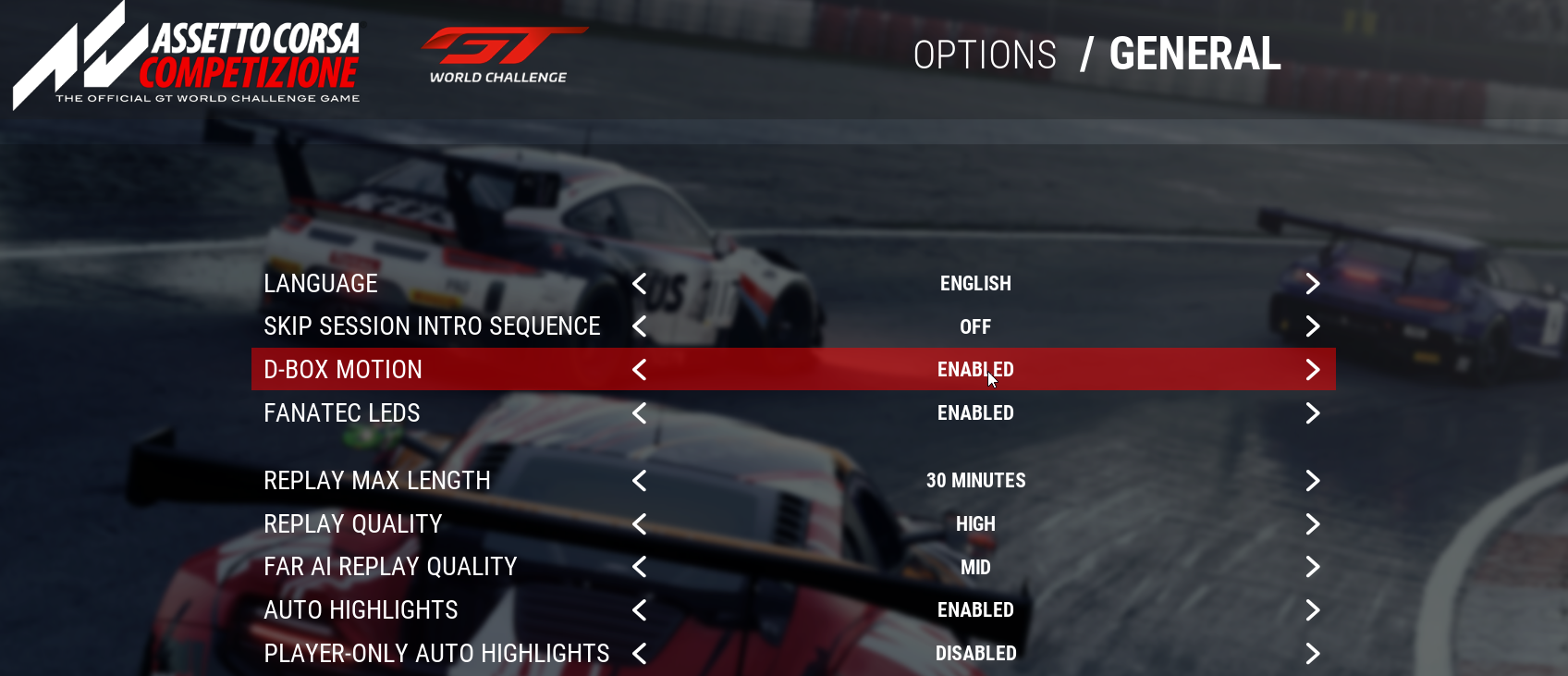Disable FANATEC LEDS using its right arrow

(x=1313, y=413)
